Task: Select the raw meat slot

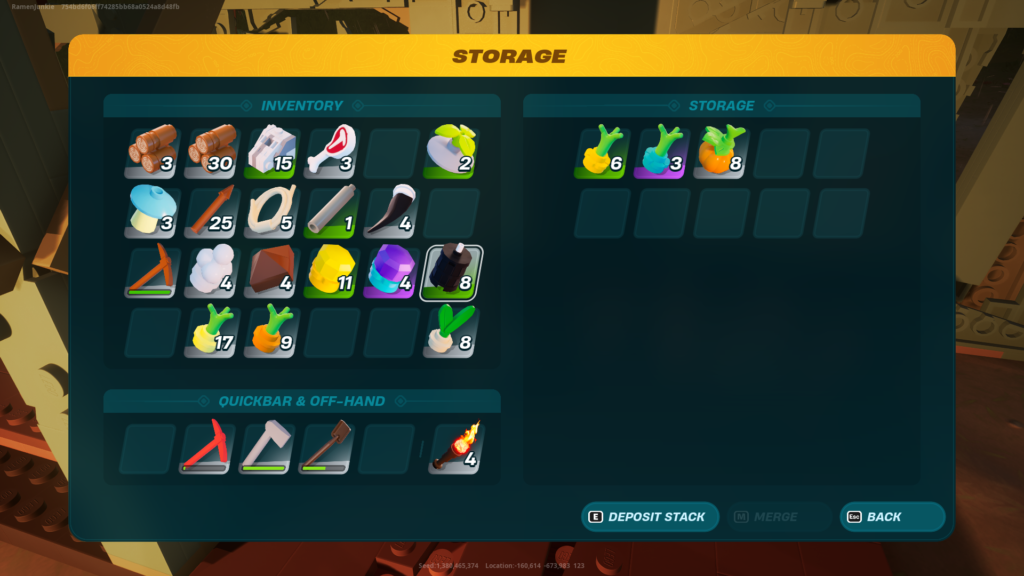Action: [331, 151]
